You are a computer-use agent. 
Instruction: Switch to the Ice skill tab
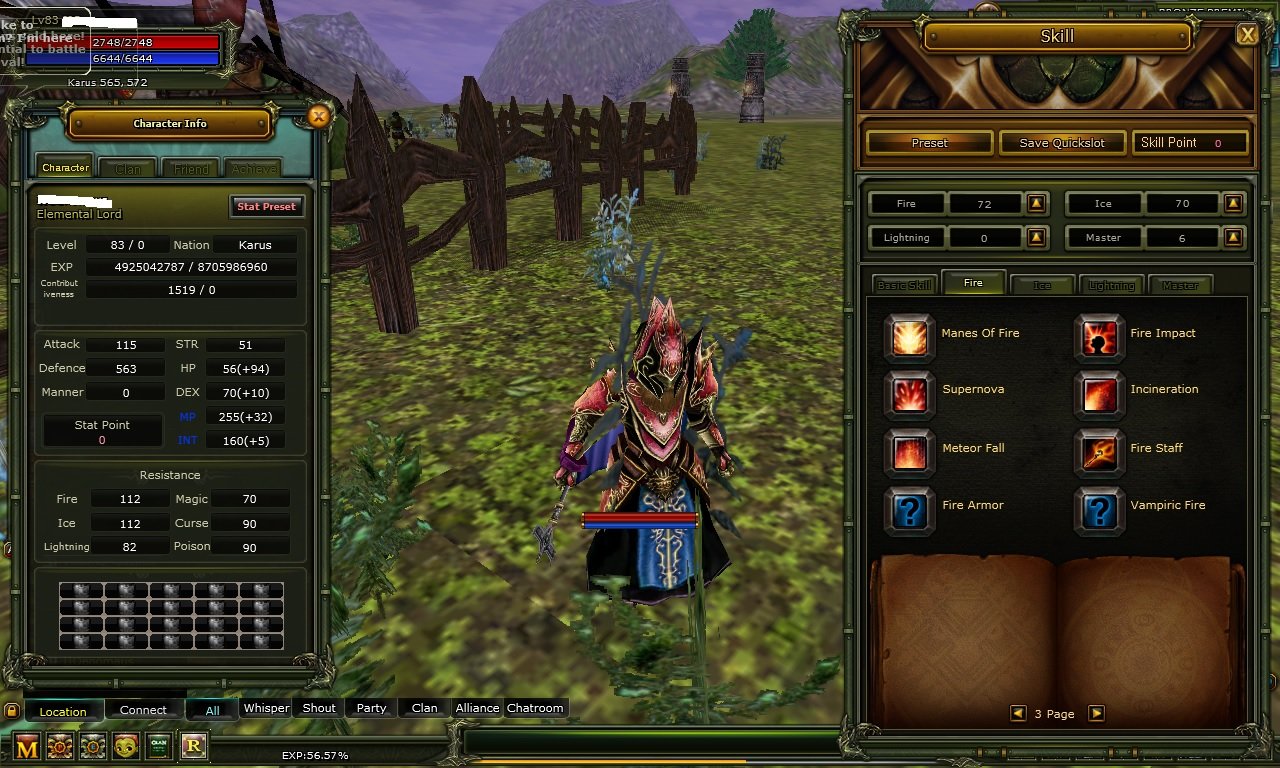click(1042, 285)
